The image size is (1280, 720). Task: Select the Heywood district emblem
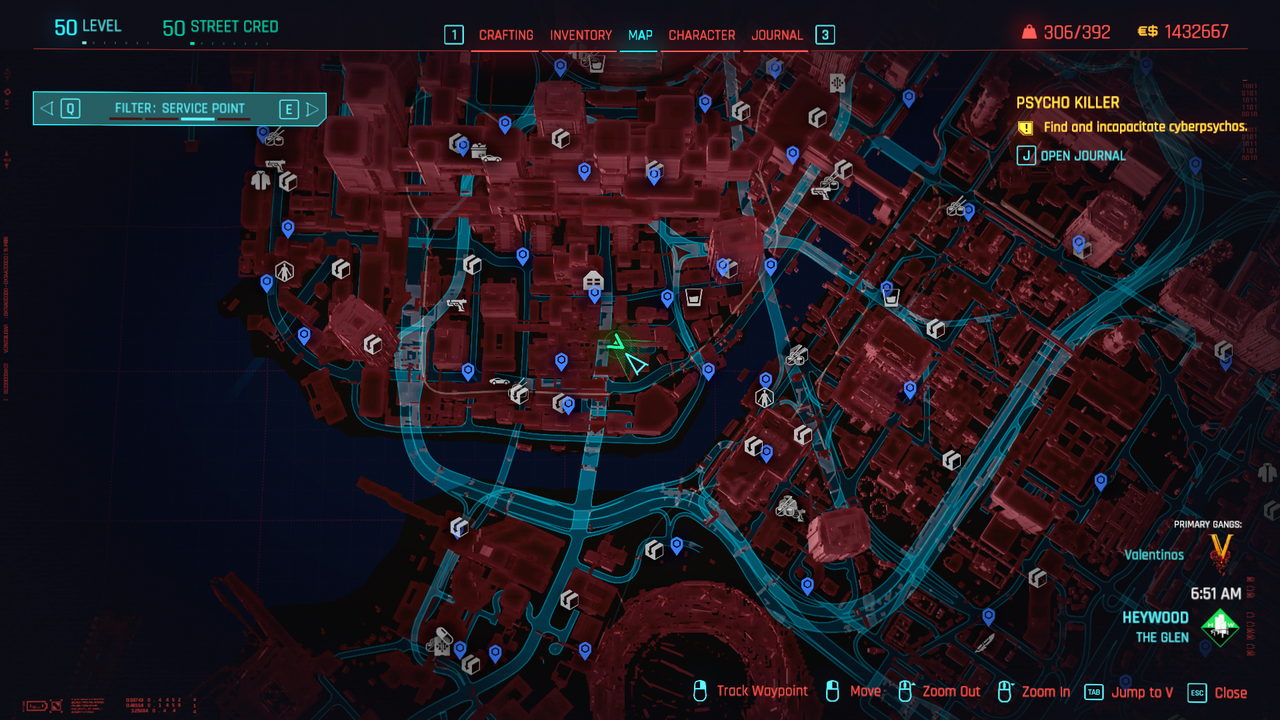[x=1220, y=627]
